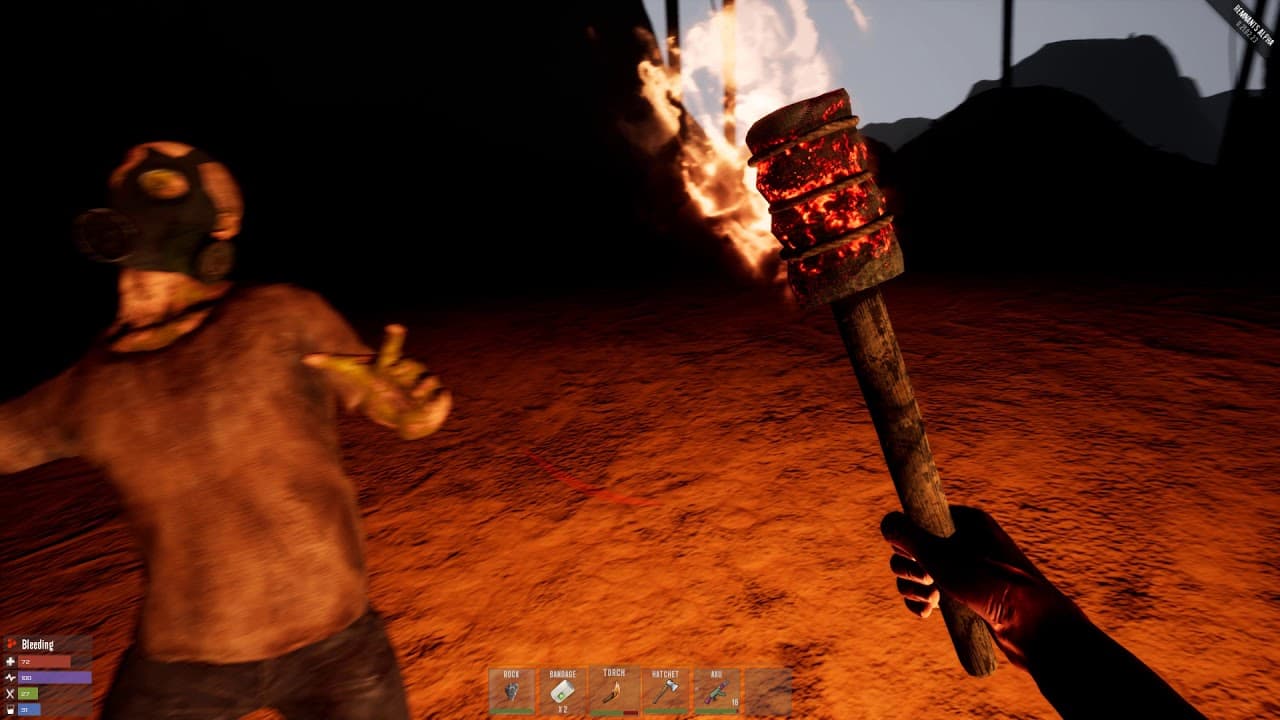Viewport: 1280px width, 720px height.
Task: Click the stamina heartbeat icon
Action: (x=10, y=678)
